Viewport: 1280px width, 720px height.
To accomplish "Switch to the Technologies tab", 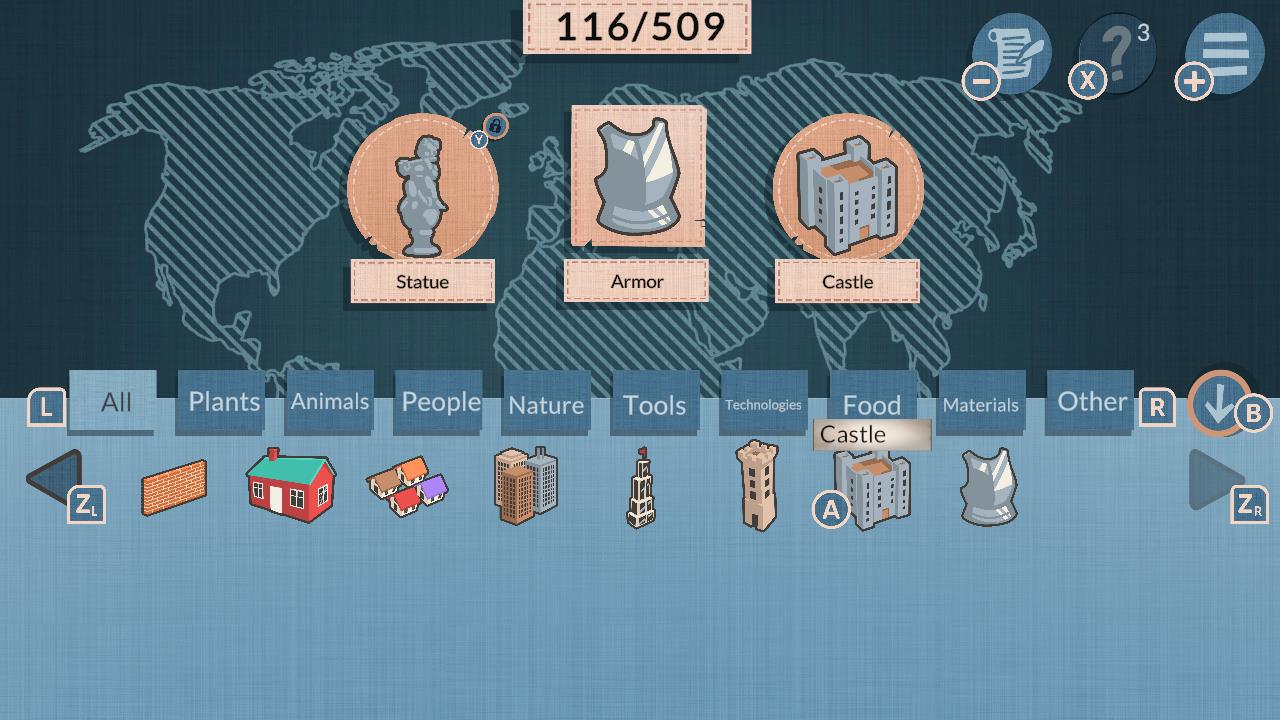I will pyautogui.click(x=763, y=404).
